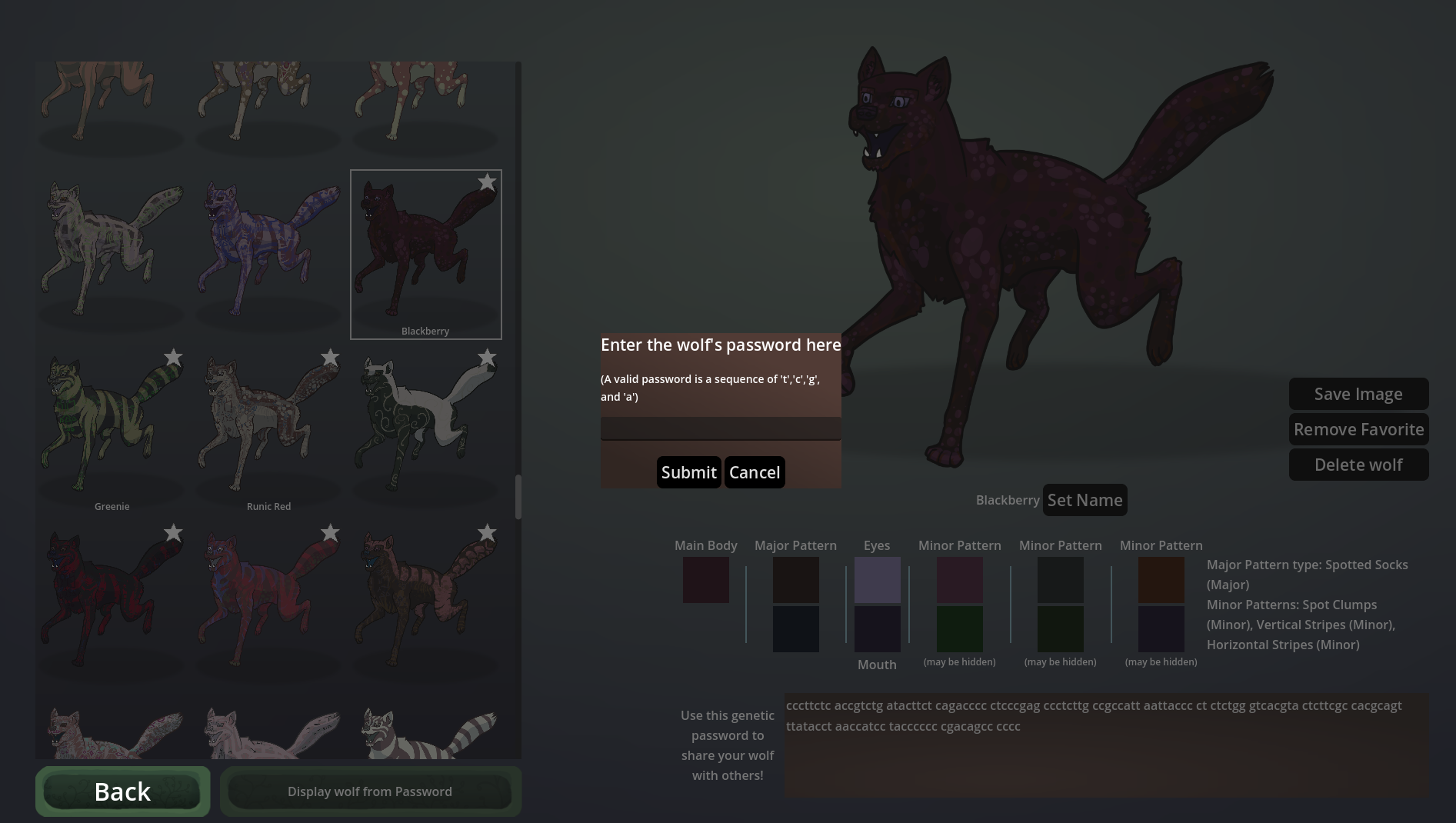Submit the entered wolf password

tap(688, 471)
